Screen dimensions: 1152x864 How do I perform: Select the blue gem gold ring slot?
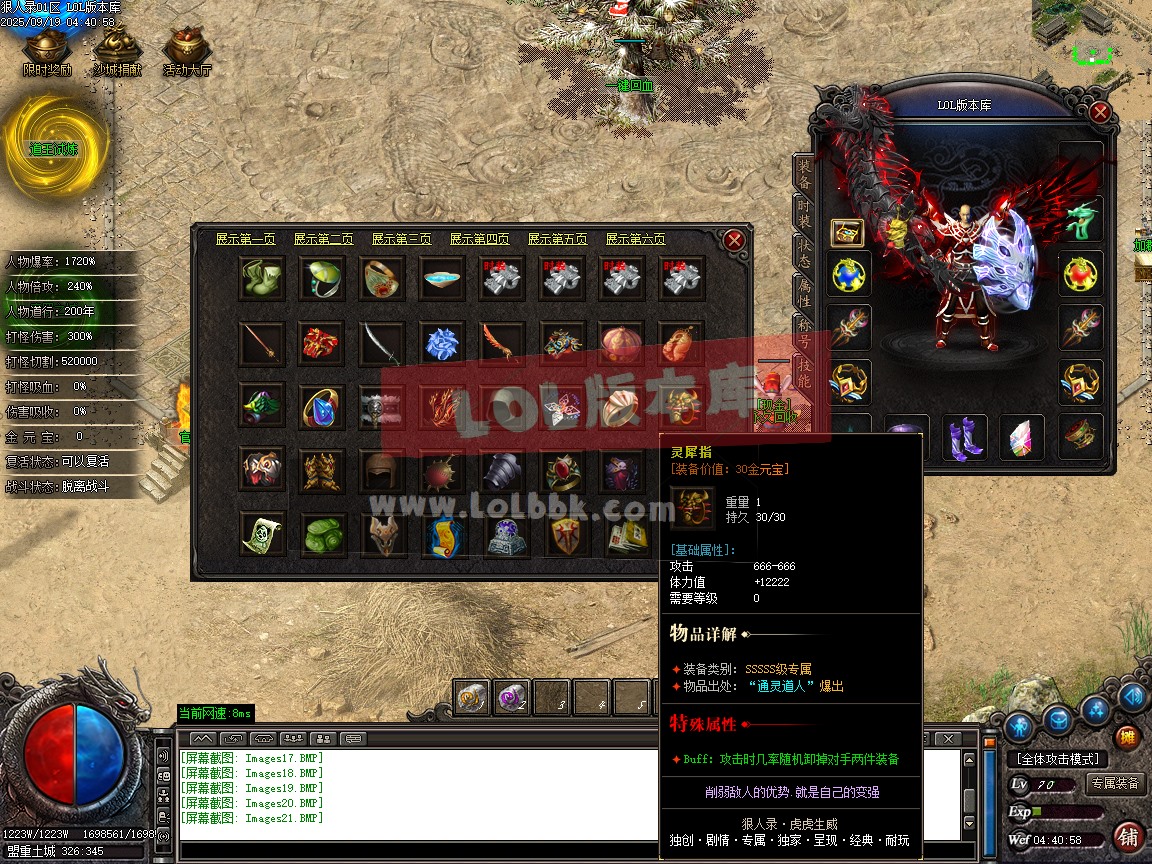322,406
